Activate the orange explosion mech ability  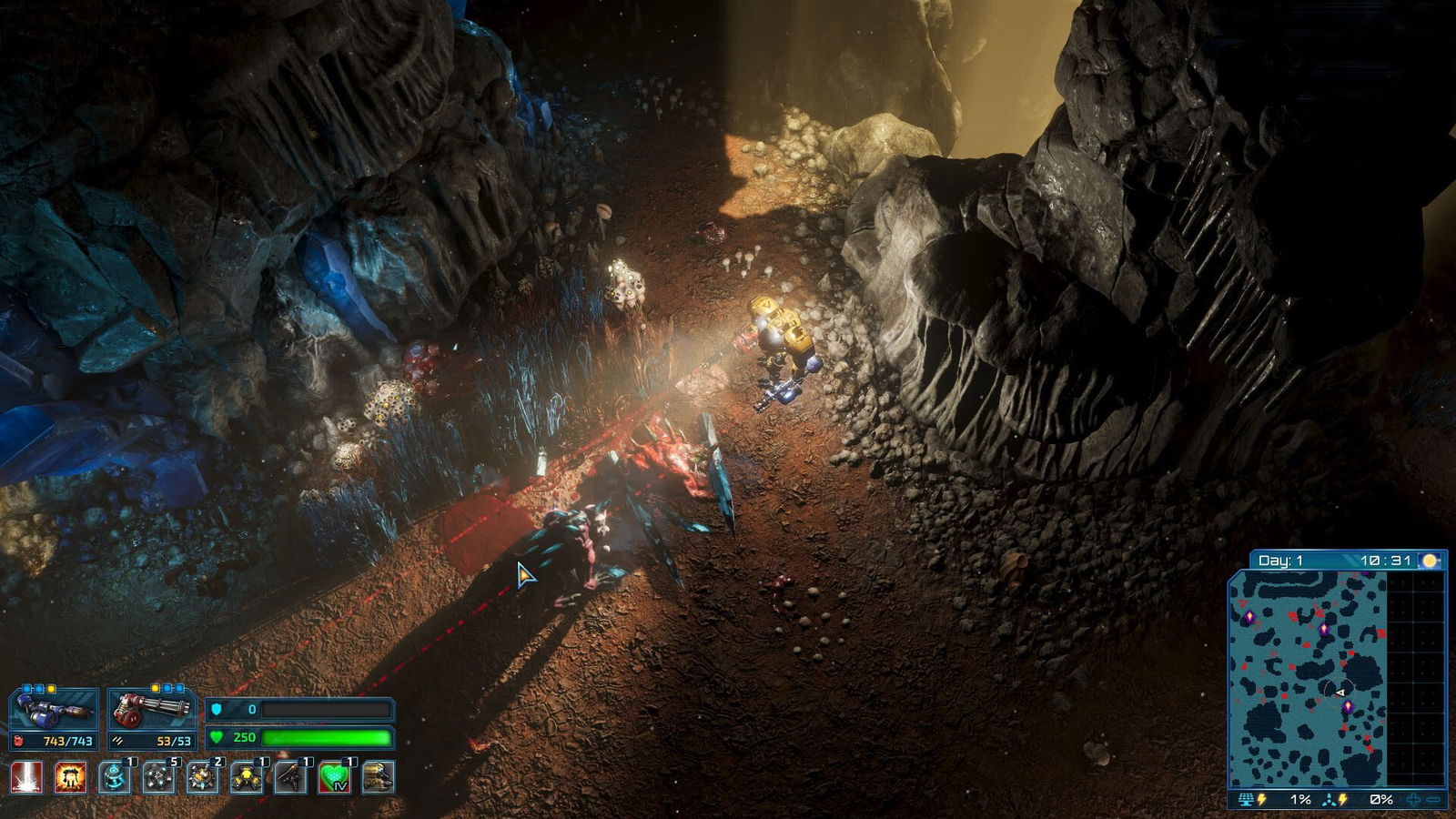point(70,778)
